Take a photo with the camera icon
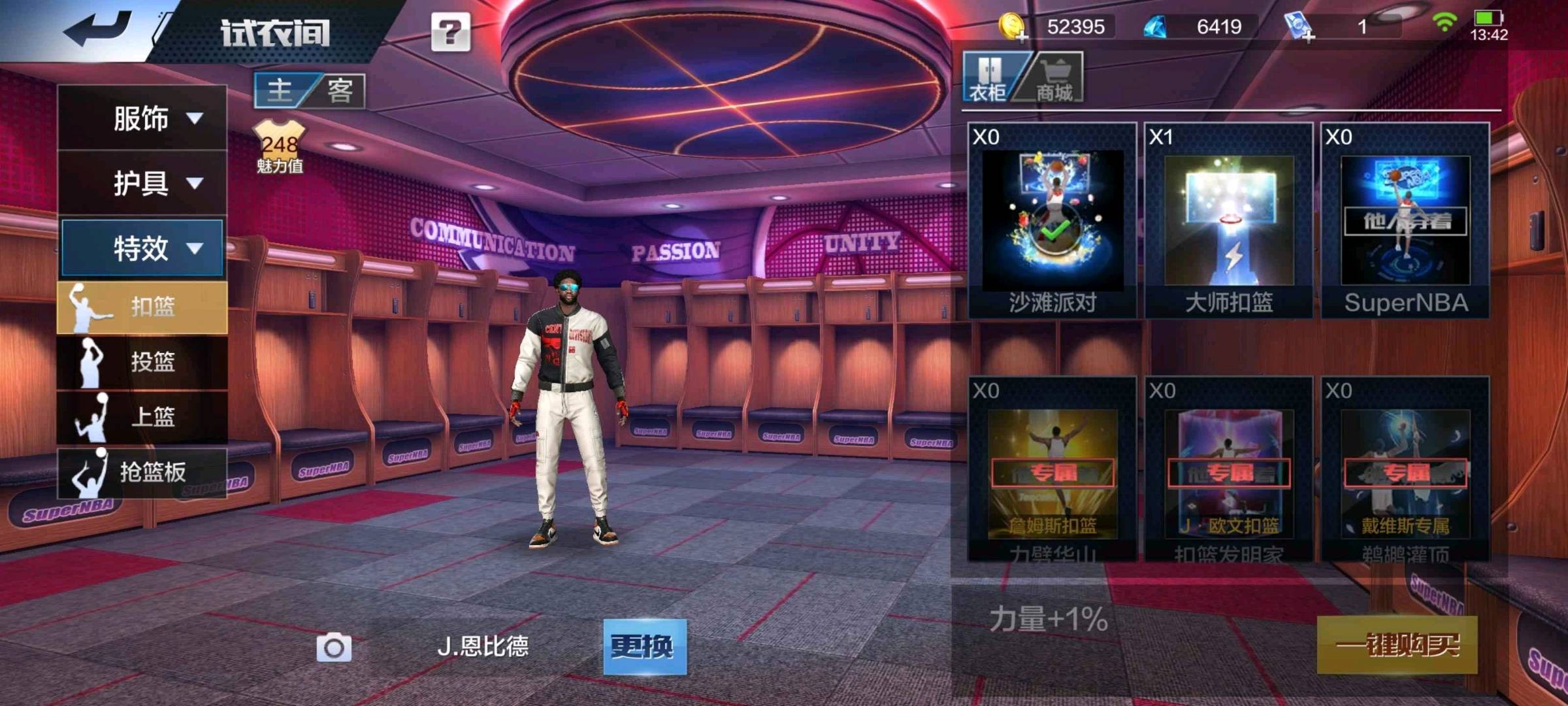The width and height of the screenshot is (1568, 706). tap(334, 647)
